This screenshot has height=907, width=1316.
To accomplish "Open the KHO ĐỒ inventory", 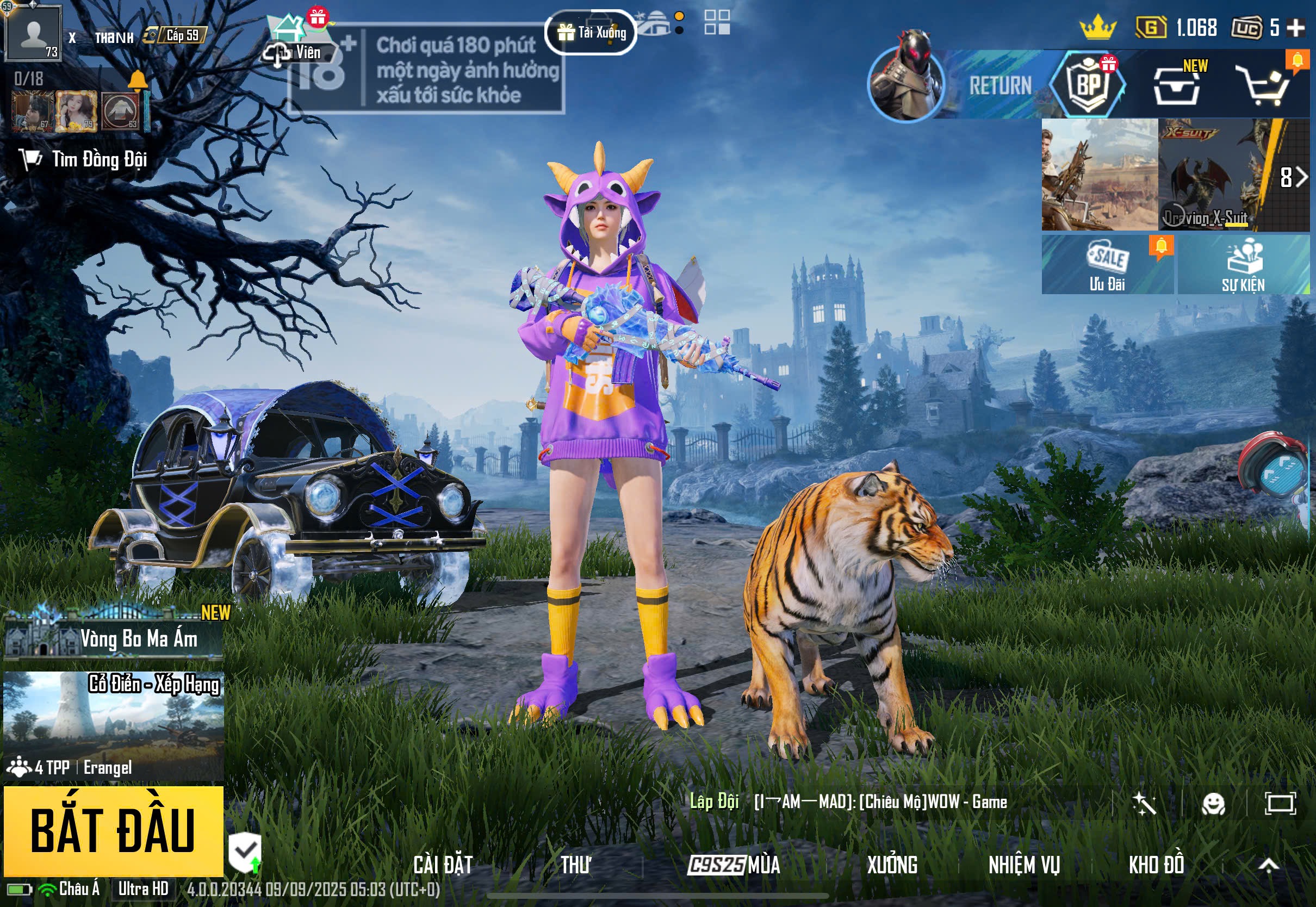I will (x=1156, y=865).
